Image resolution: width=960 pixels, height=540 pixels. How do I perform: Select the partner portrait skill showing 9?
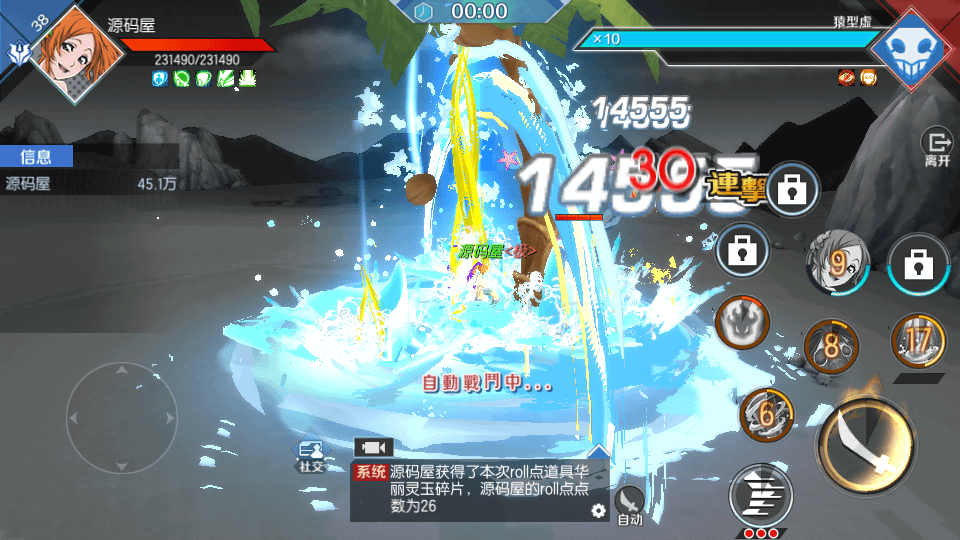[838, 262]
